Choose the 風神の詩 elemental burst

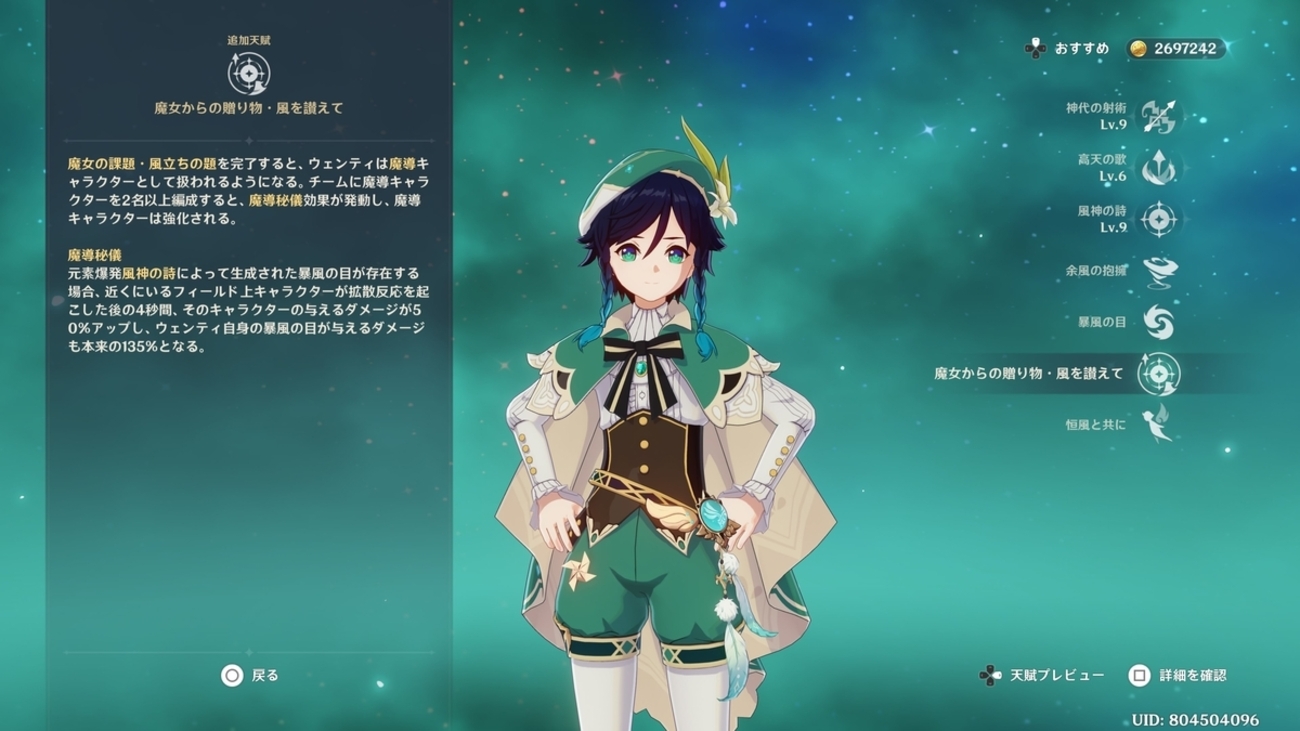click(x=1159, y=219)
